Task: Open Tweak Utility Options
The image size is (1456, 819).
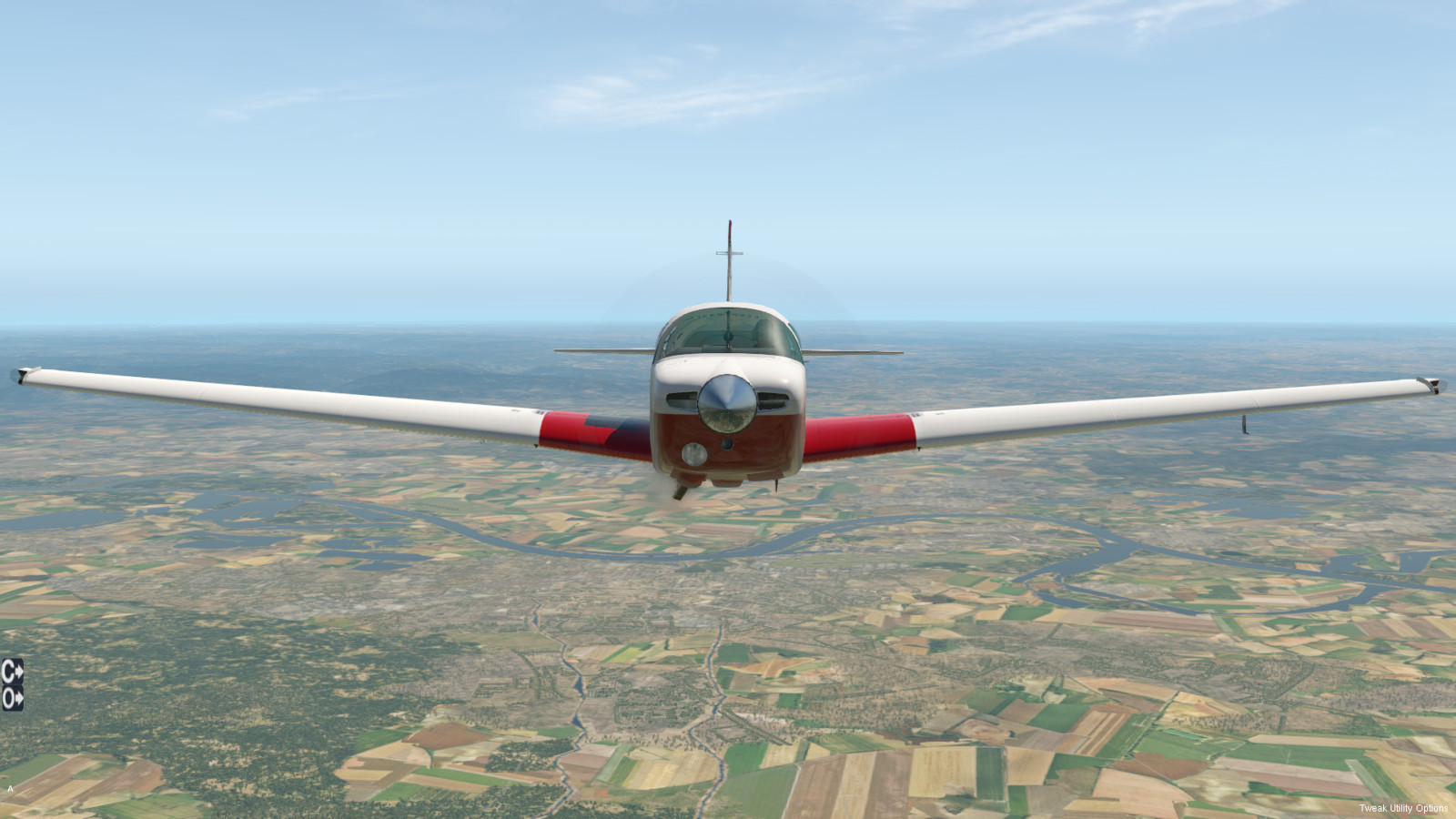Action: 1402,808
